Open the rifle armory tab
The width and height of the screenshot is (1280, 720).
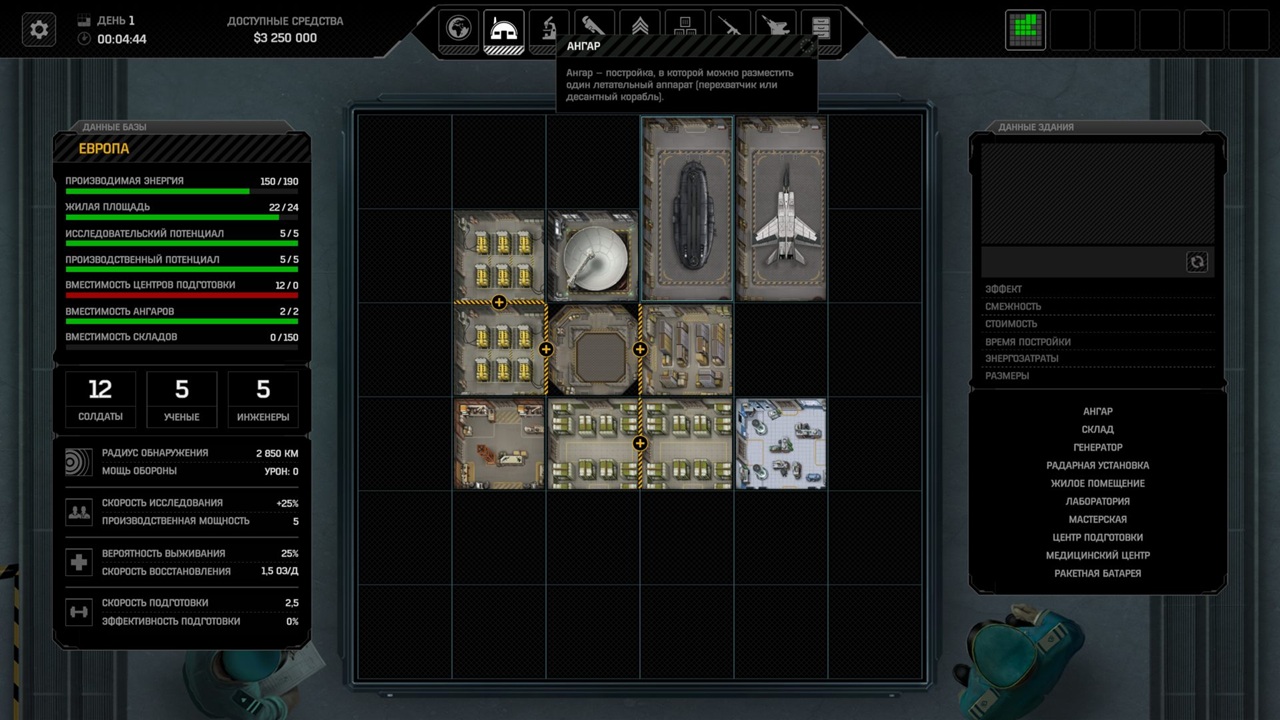coord(730,29)
